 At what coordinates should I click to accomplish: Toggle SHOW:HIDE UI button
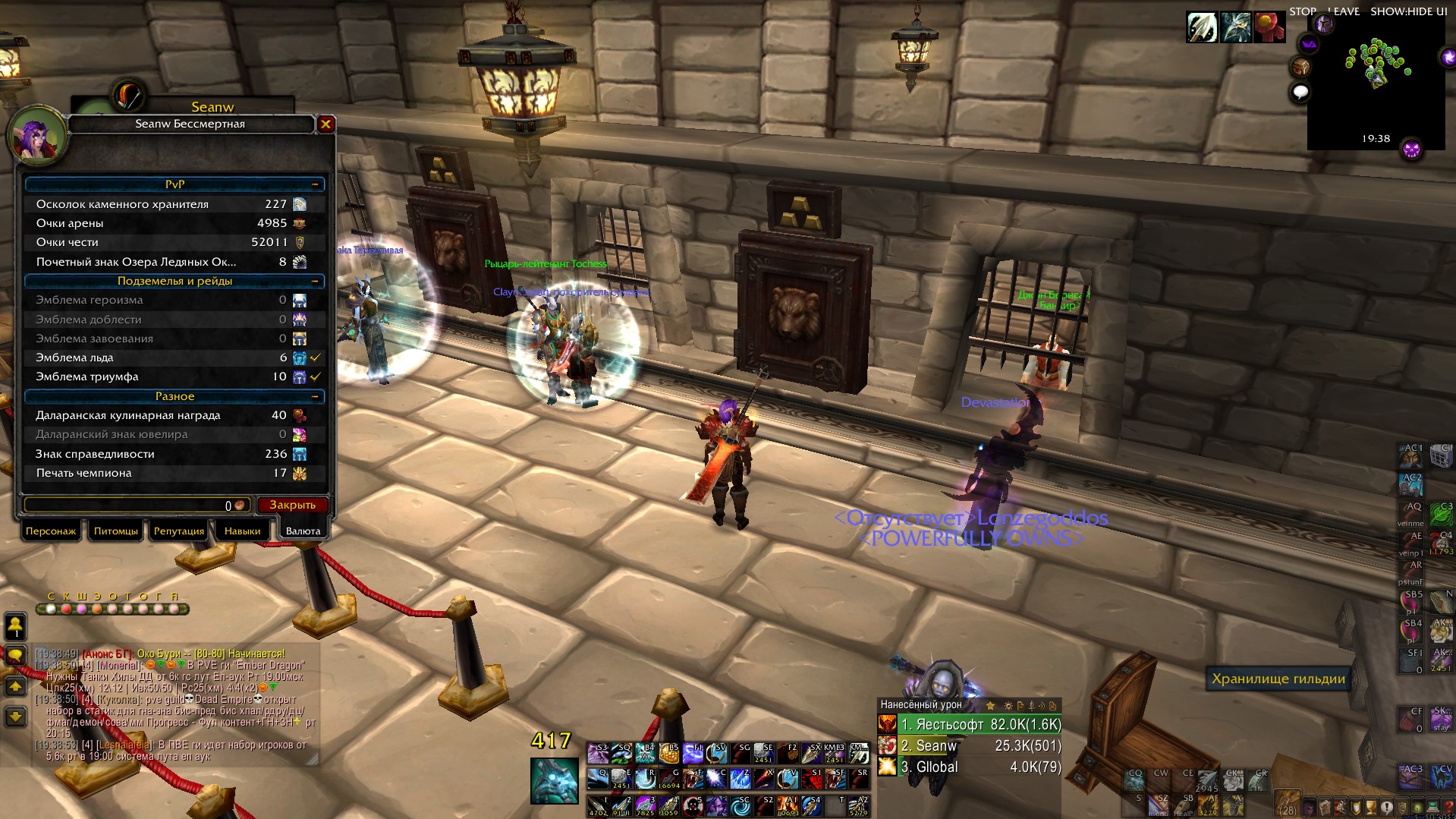(x=1408, y=11)
